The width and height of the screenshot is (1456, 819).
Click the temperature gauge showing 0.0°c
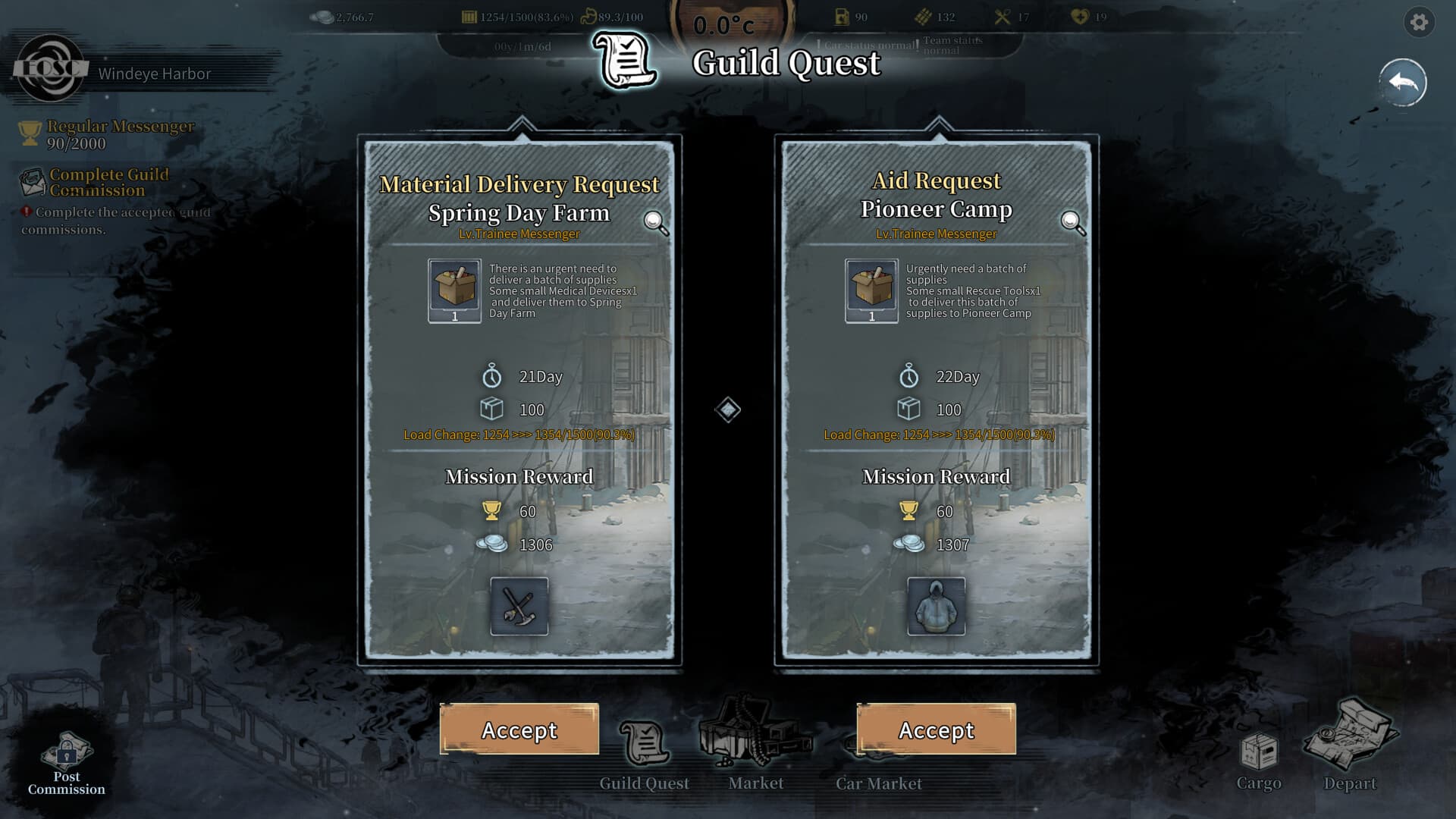pos(723,23)
